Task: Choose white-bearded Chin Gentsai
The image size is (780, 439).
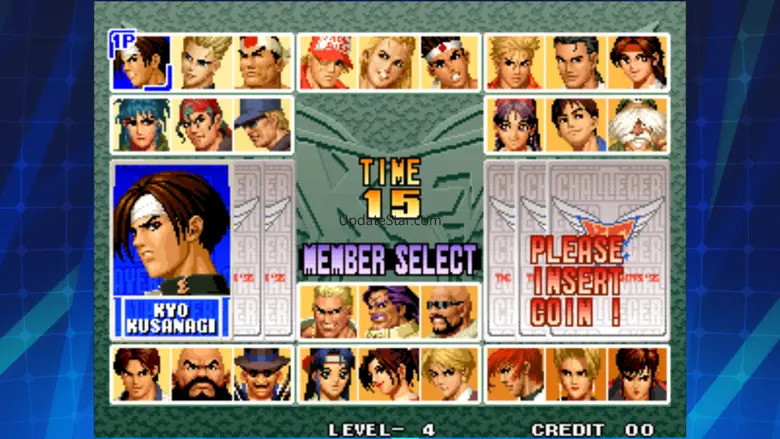Action: [637, 124]
